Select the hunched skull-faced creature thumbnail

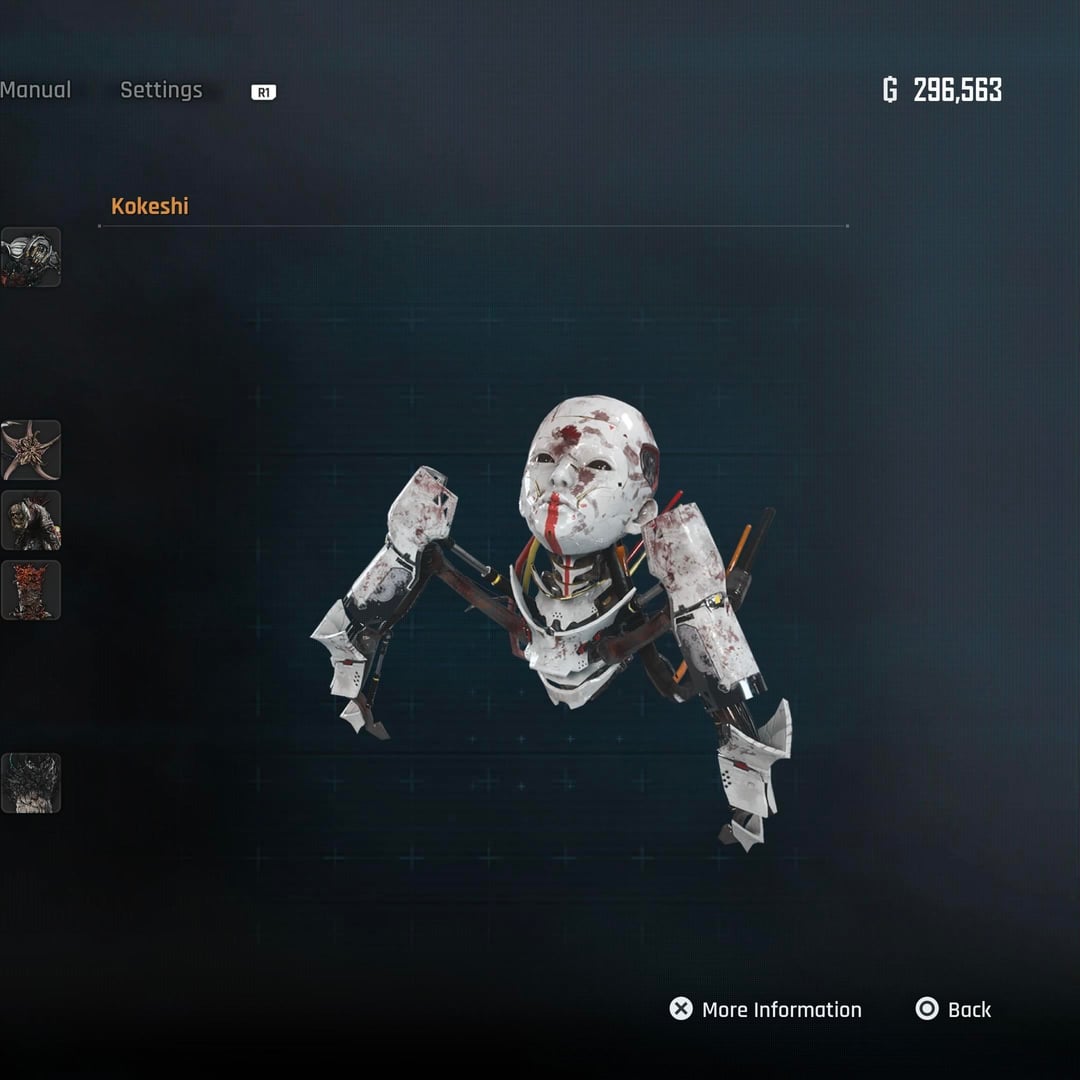click(x=31, y=520)
